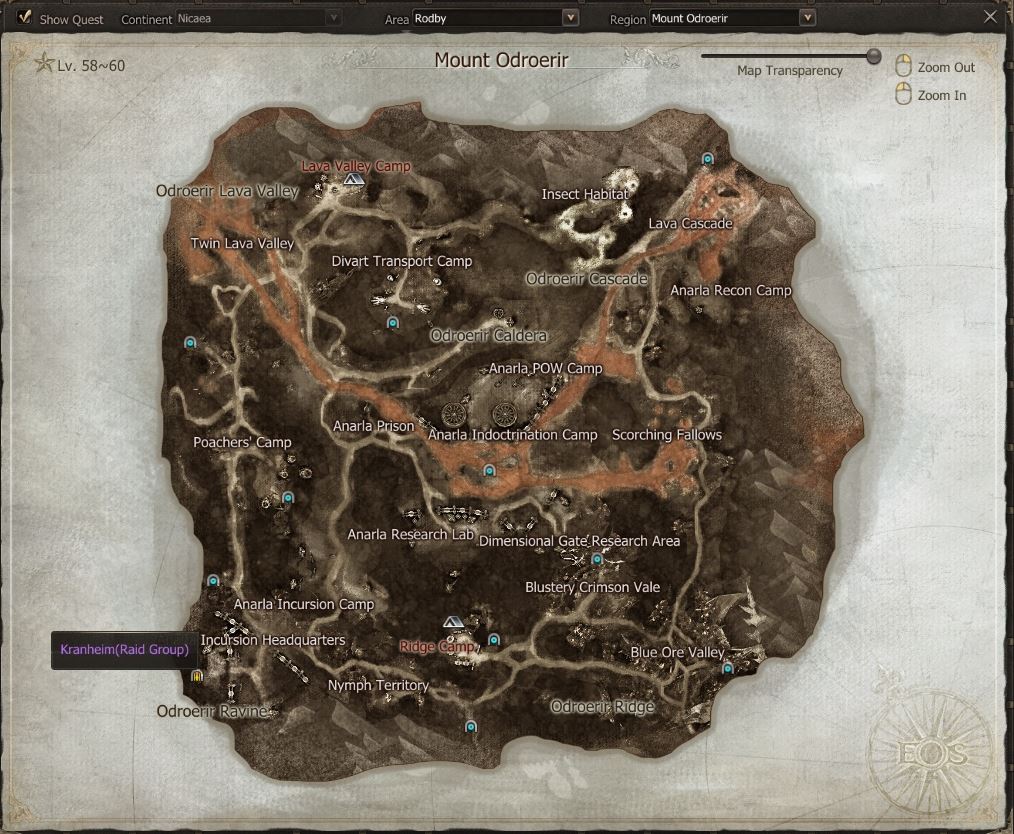This screenshot has width=1014, height=834.
Task: Select the teleport marker below Divart Transport Camp
Action: [392, 323]
